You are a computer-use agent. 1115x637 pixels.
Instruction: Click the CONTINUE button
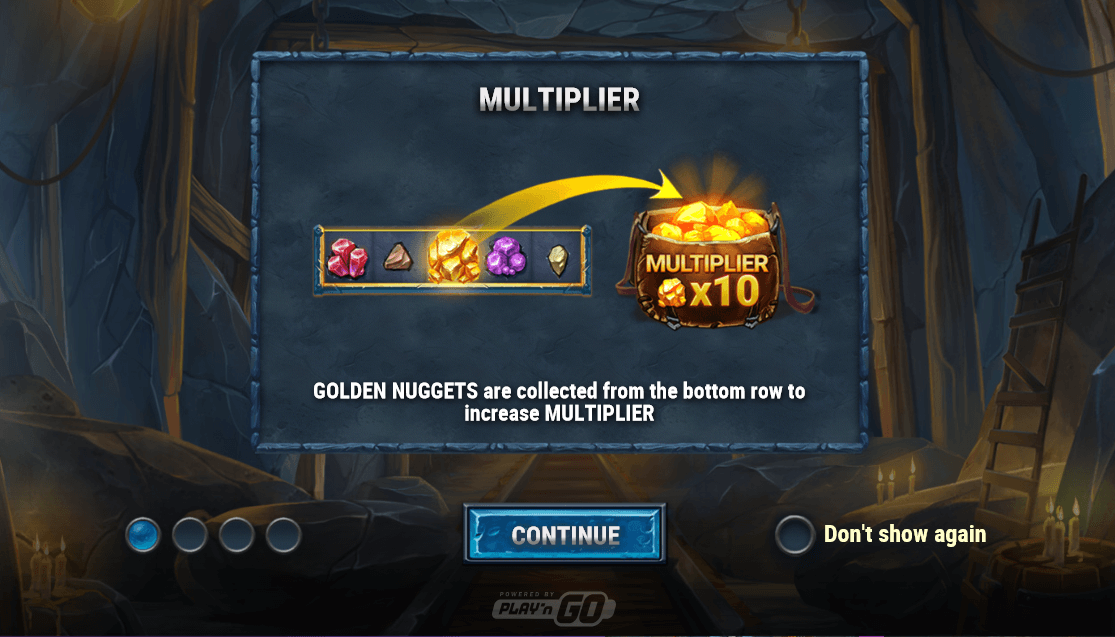pyautogui.click(x=565, y=534)
